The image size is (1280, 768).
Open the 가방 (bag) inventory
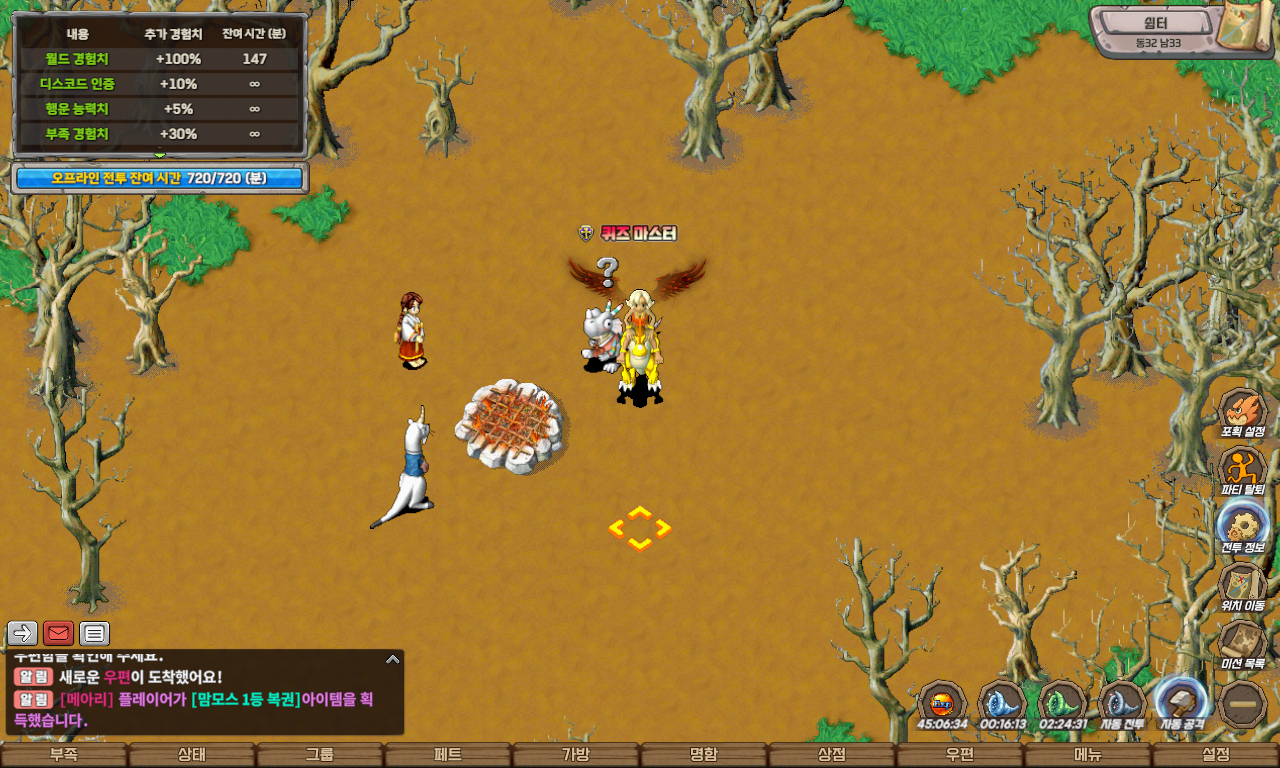[x=576, y=755]
